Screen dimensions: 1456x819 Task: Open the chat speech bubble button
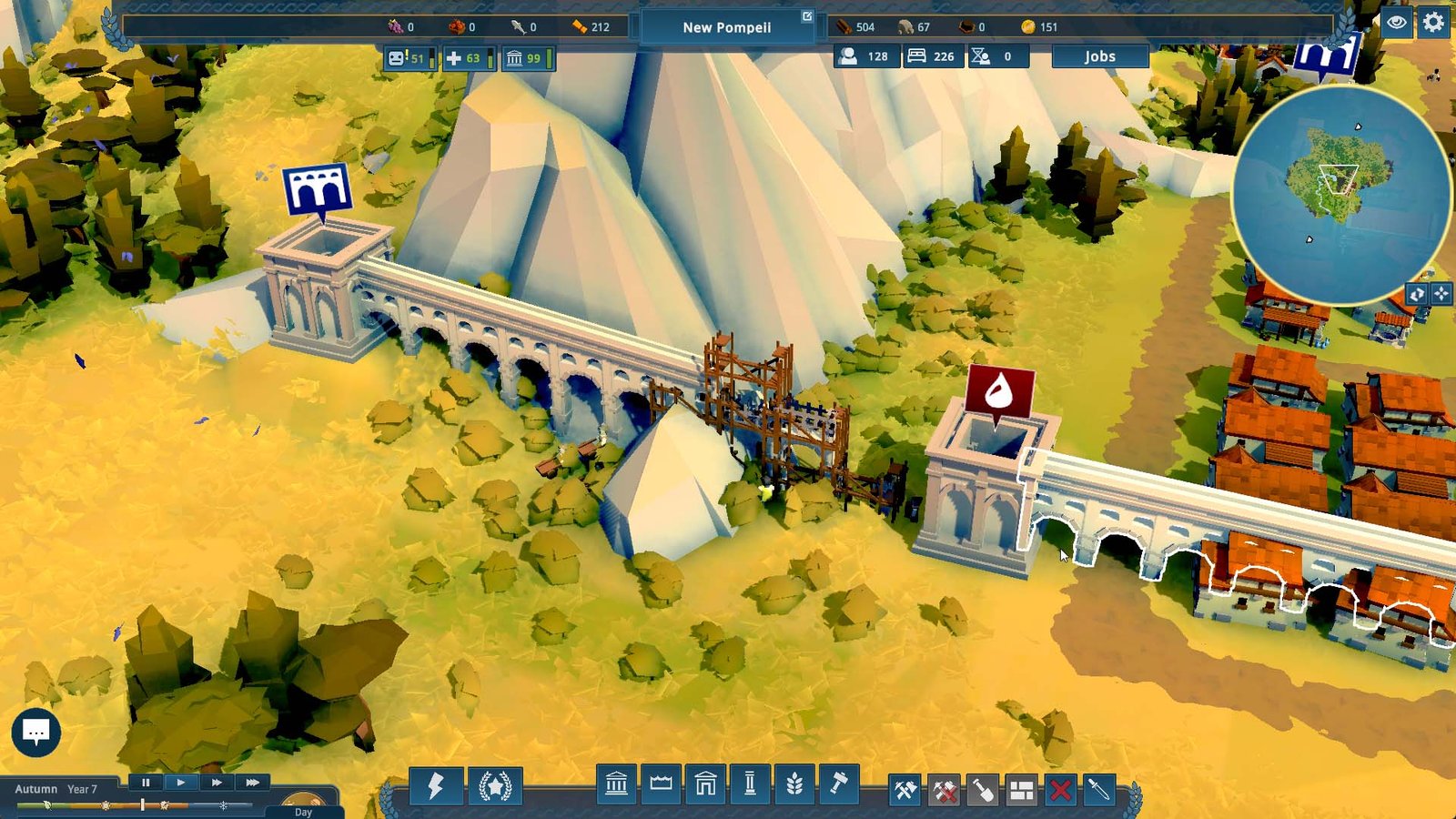(x=36, y=733)
